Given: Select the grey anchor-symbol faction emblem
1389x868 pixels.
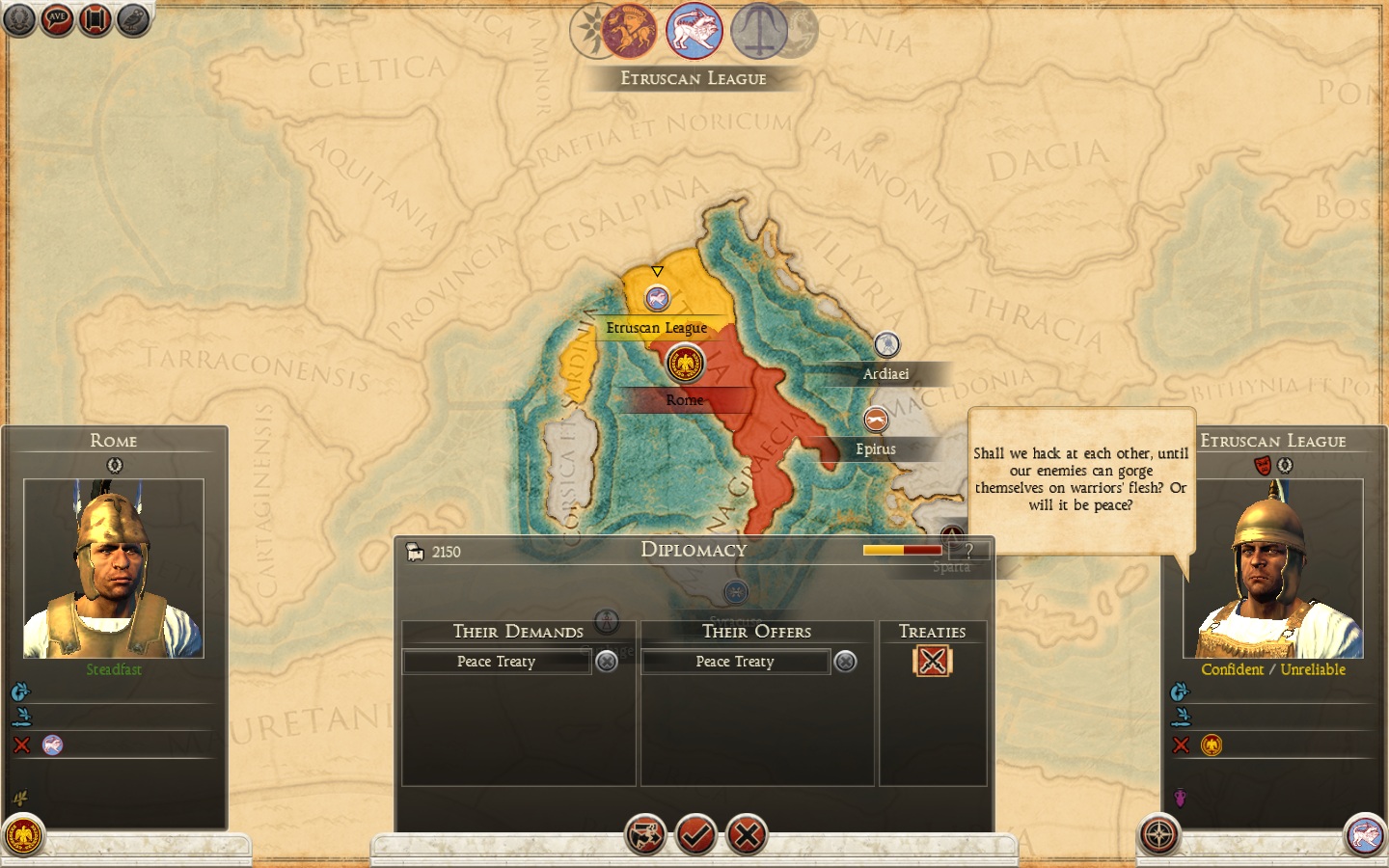Looking at the screenshot, I should click(759, 31).
